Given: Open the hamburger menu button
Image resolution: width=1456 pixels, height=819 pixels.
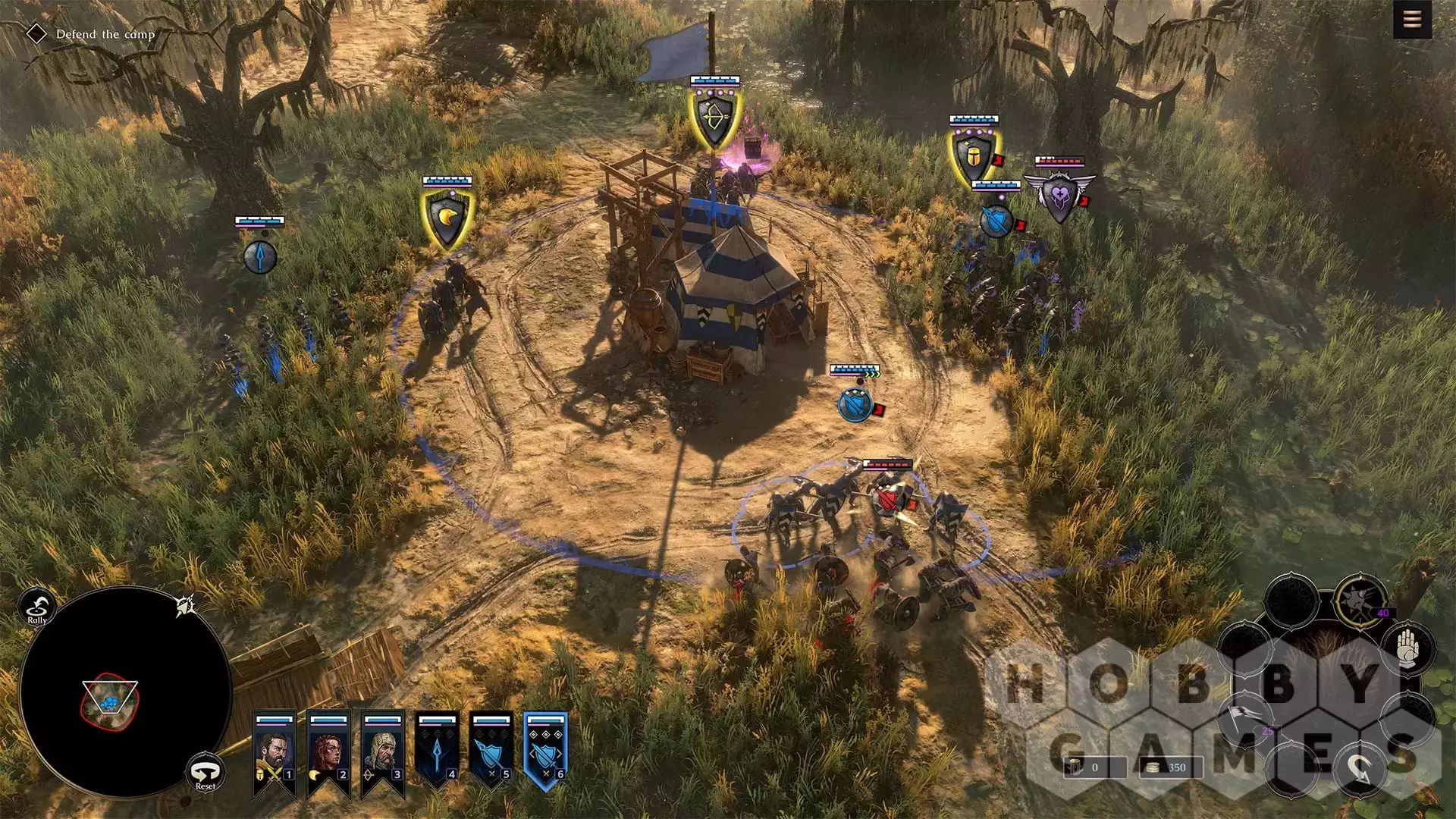Looking at the screenshot, I should coord(1412,20).
